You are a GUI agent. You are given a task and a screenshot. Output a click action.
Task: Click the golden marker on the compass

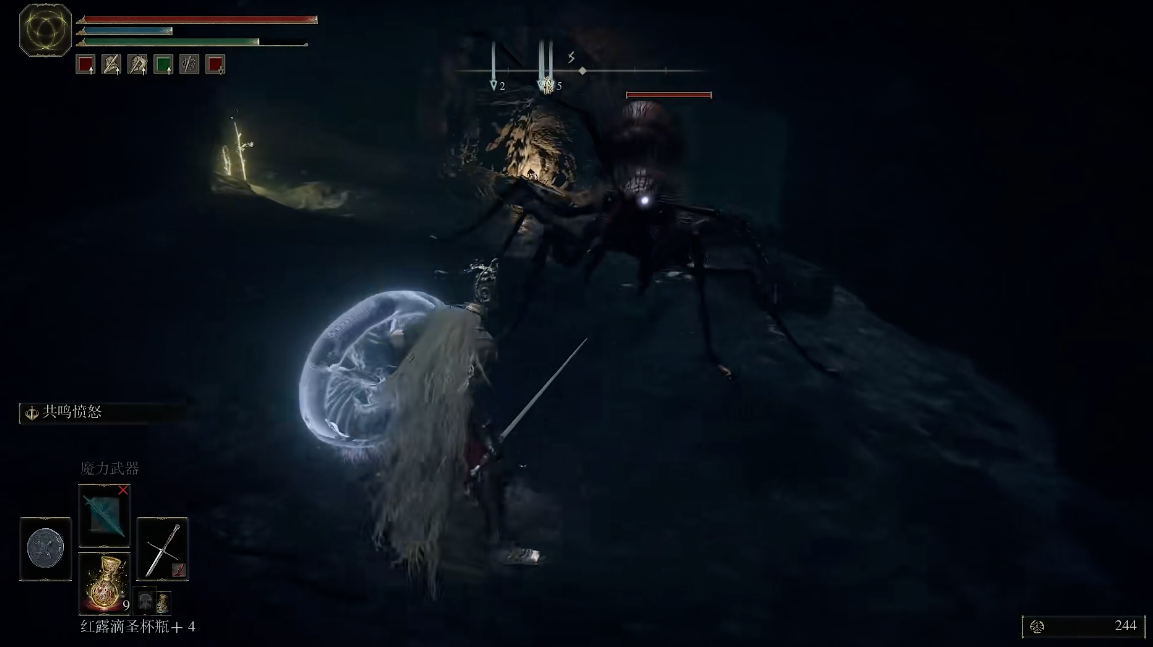(x=546, y=85)
